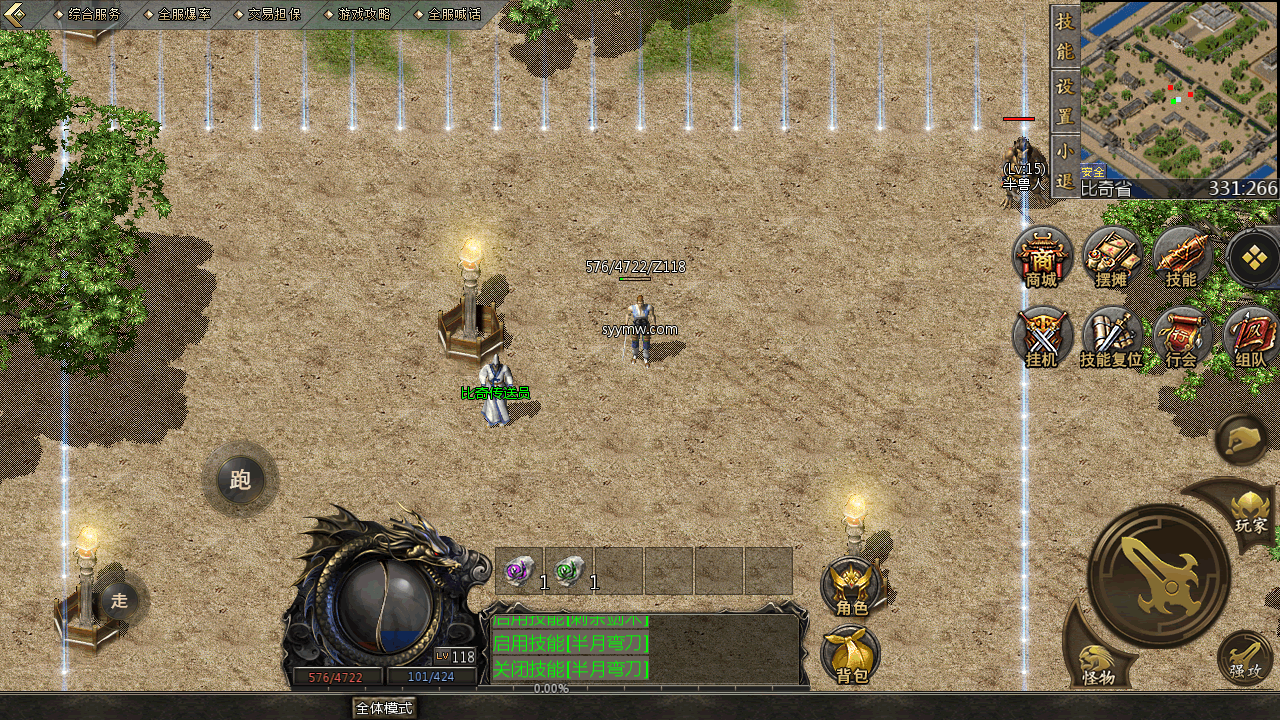Open the 行会 guild icon
Image resolution: width=1280 pixels, height=720 pixels.
1181,337
